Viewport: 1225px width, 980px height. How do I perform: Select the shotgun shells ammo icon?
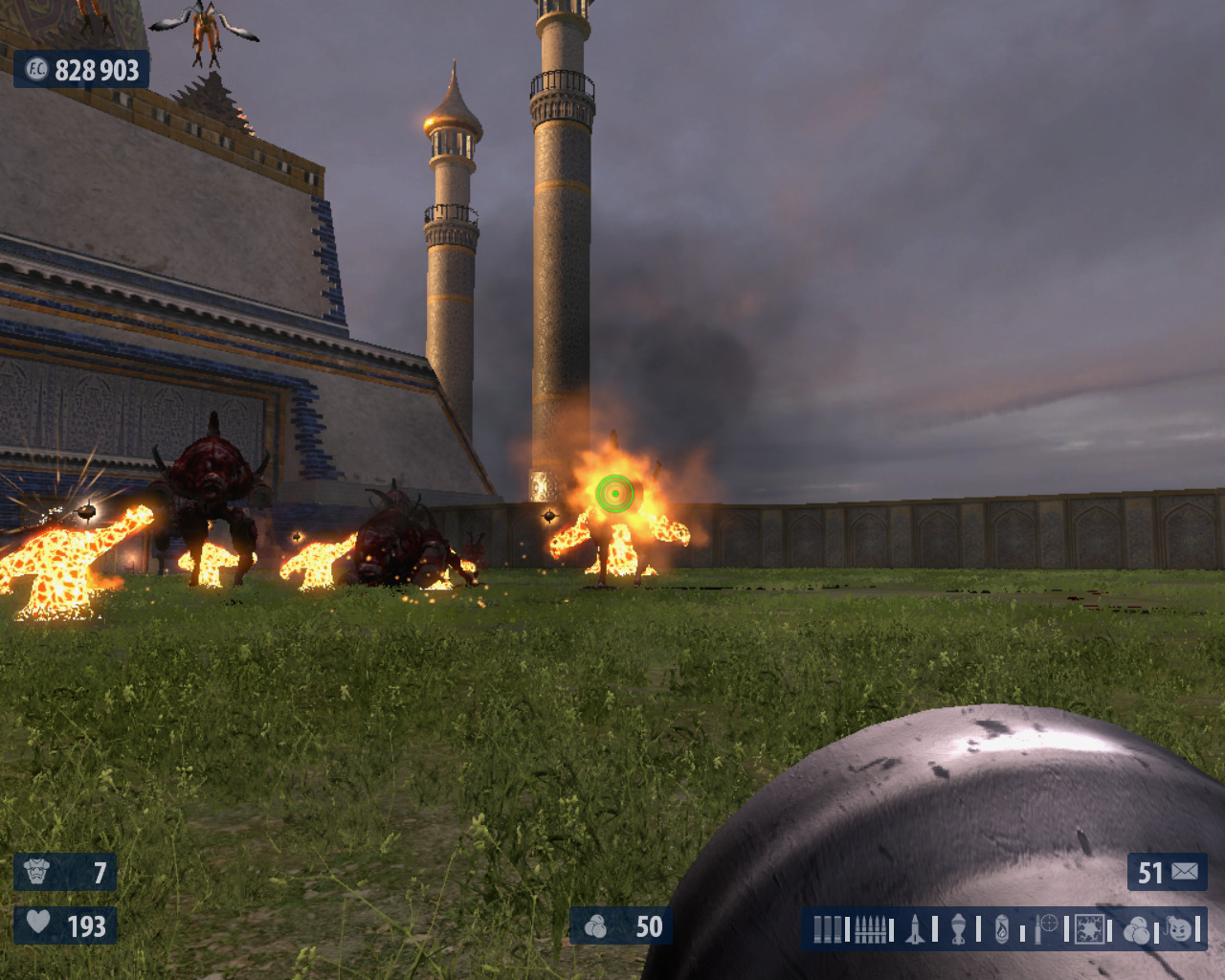point(827,929)
